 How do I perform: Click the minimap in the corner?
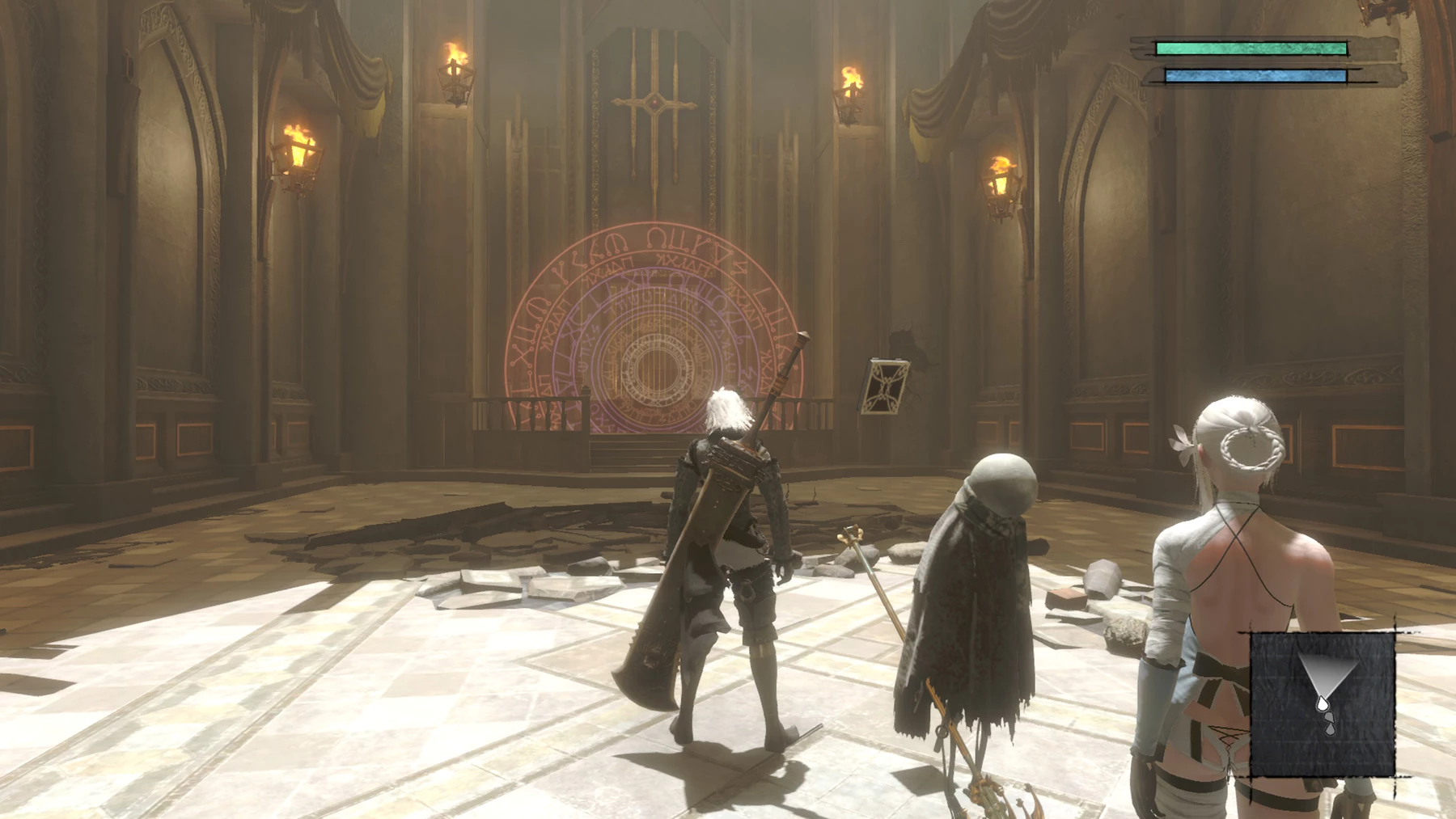coord(1323,704)
